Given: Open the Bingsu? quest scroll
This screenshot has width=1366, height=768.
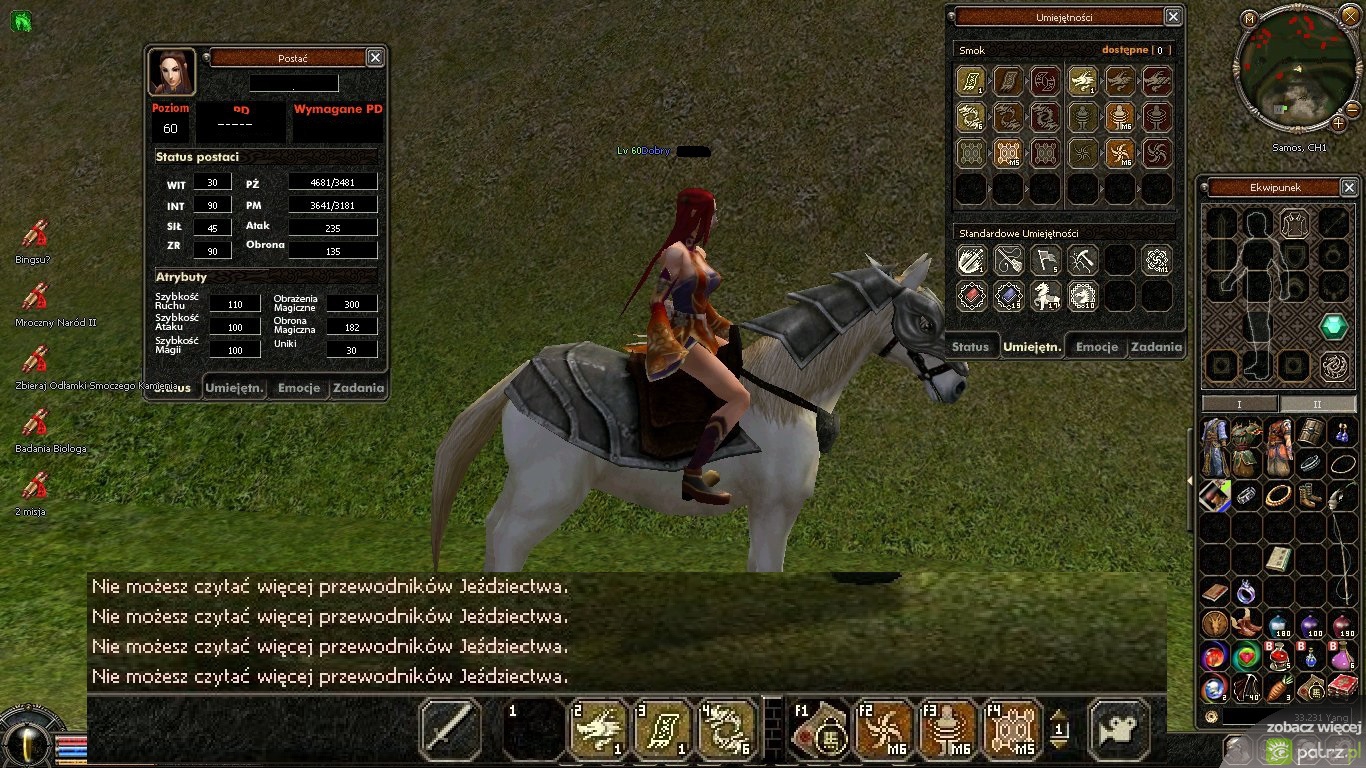Looking at the screenshot, I should 35,236.
